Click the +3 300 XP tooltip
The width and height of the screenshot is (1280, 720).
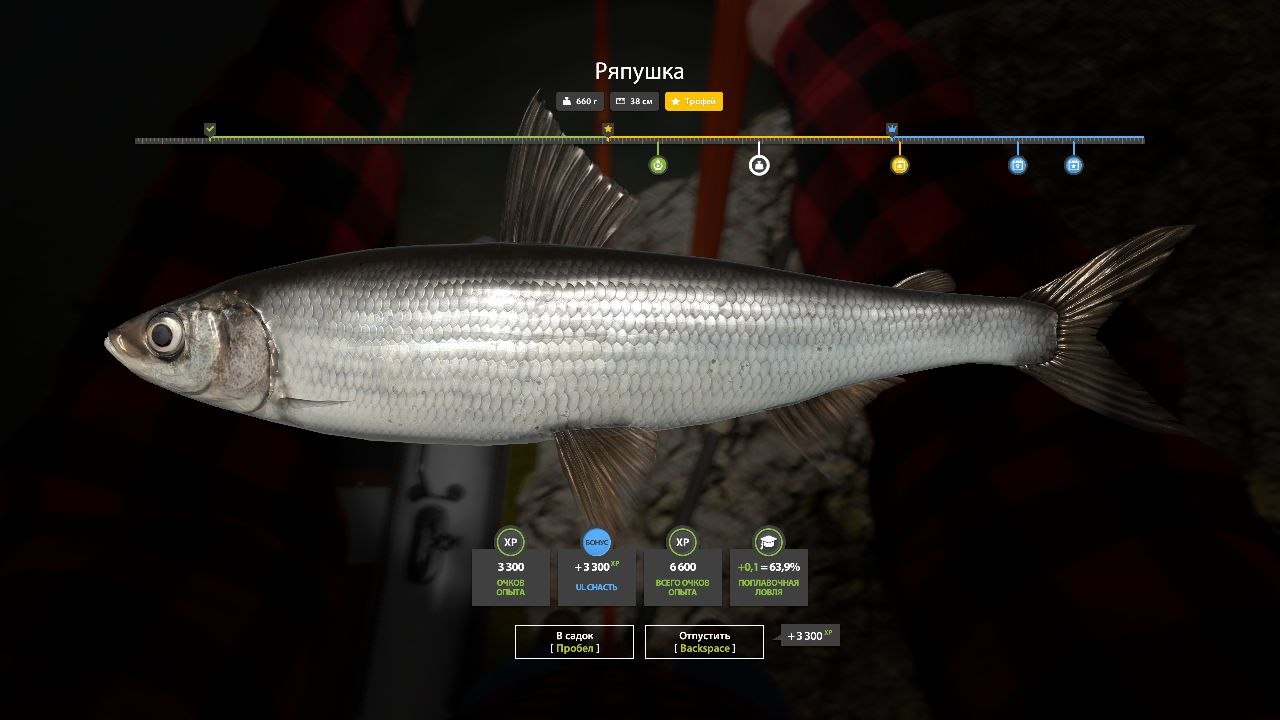click(810, 635)
